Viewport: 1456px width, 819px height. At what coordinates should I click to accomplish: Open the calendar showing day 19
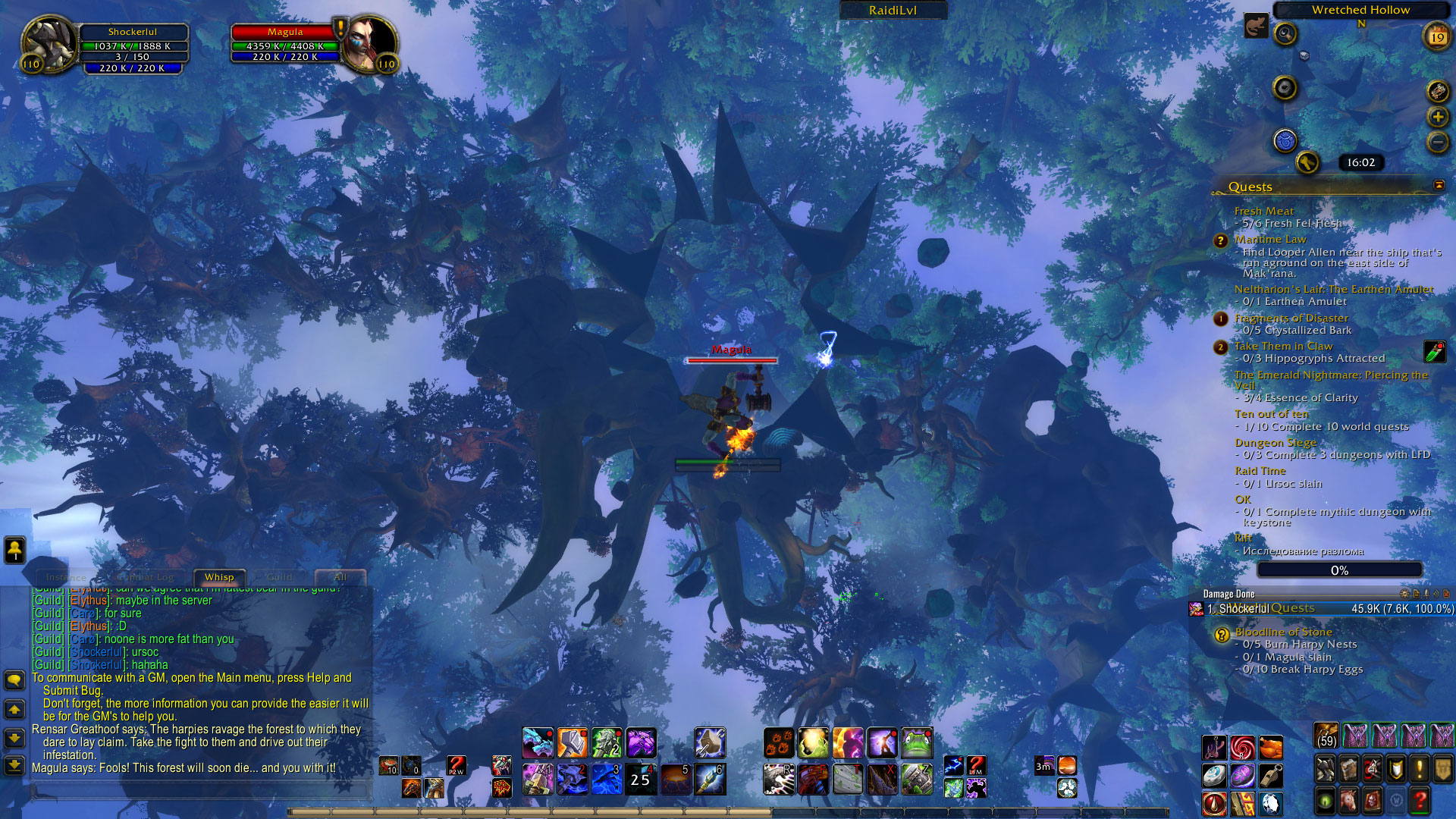[1437, 36]
